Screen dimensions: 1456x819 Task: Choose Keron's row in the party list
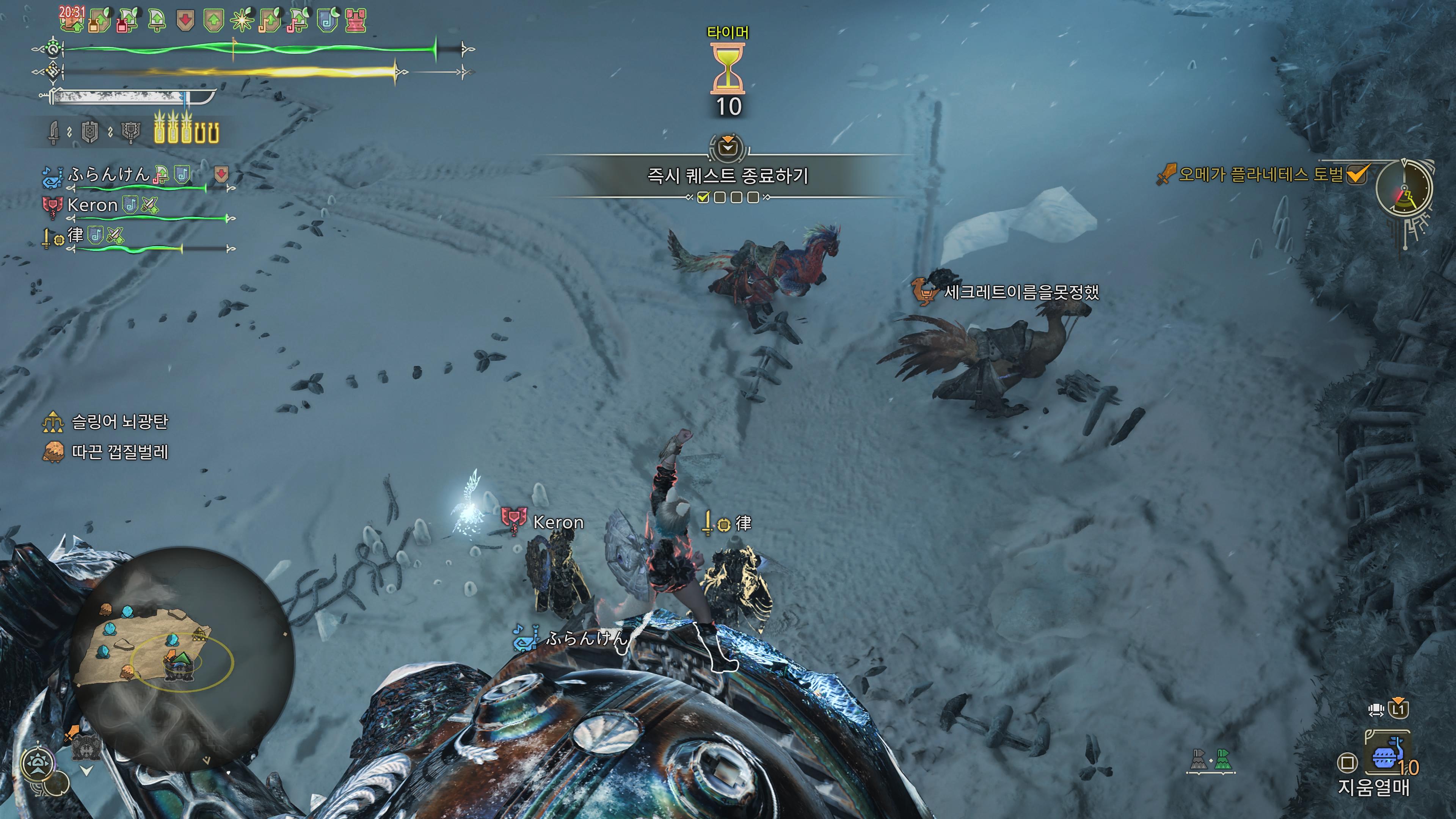click(x=91, y=205)
